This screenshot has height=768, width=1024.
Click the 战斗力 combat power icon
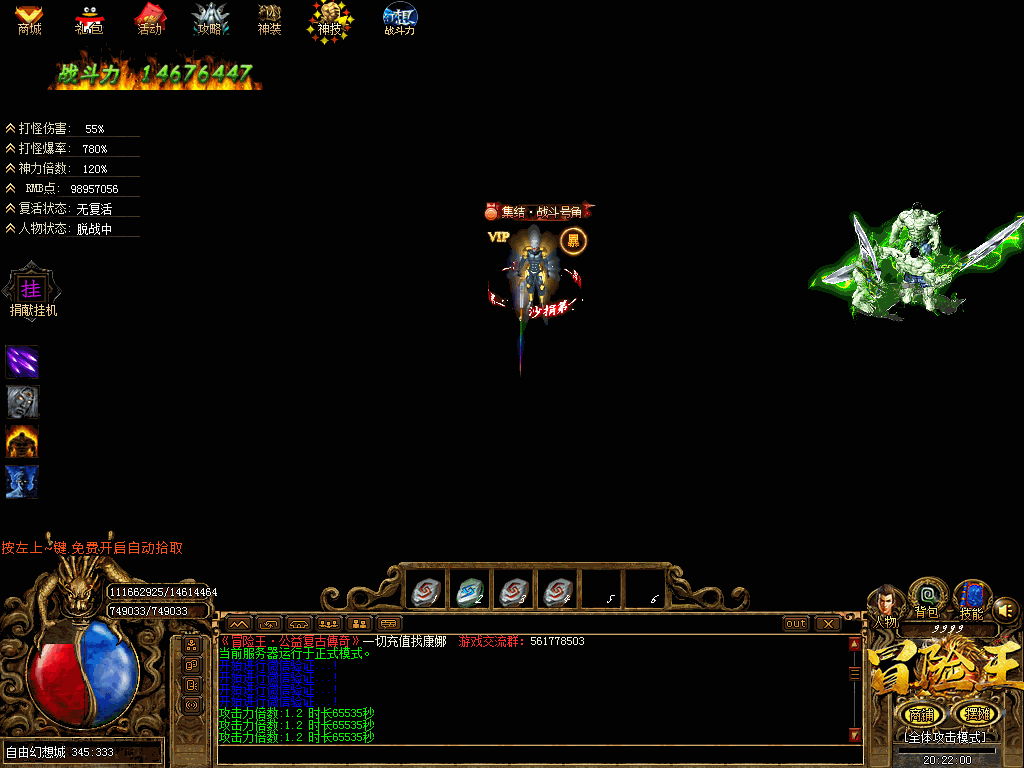pos(400,19)
